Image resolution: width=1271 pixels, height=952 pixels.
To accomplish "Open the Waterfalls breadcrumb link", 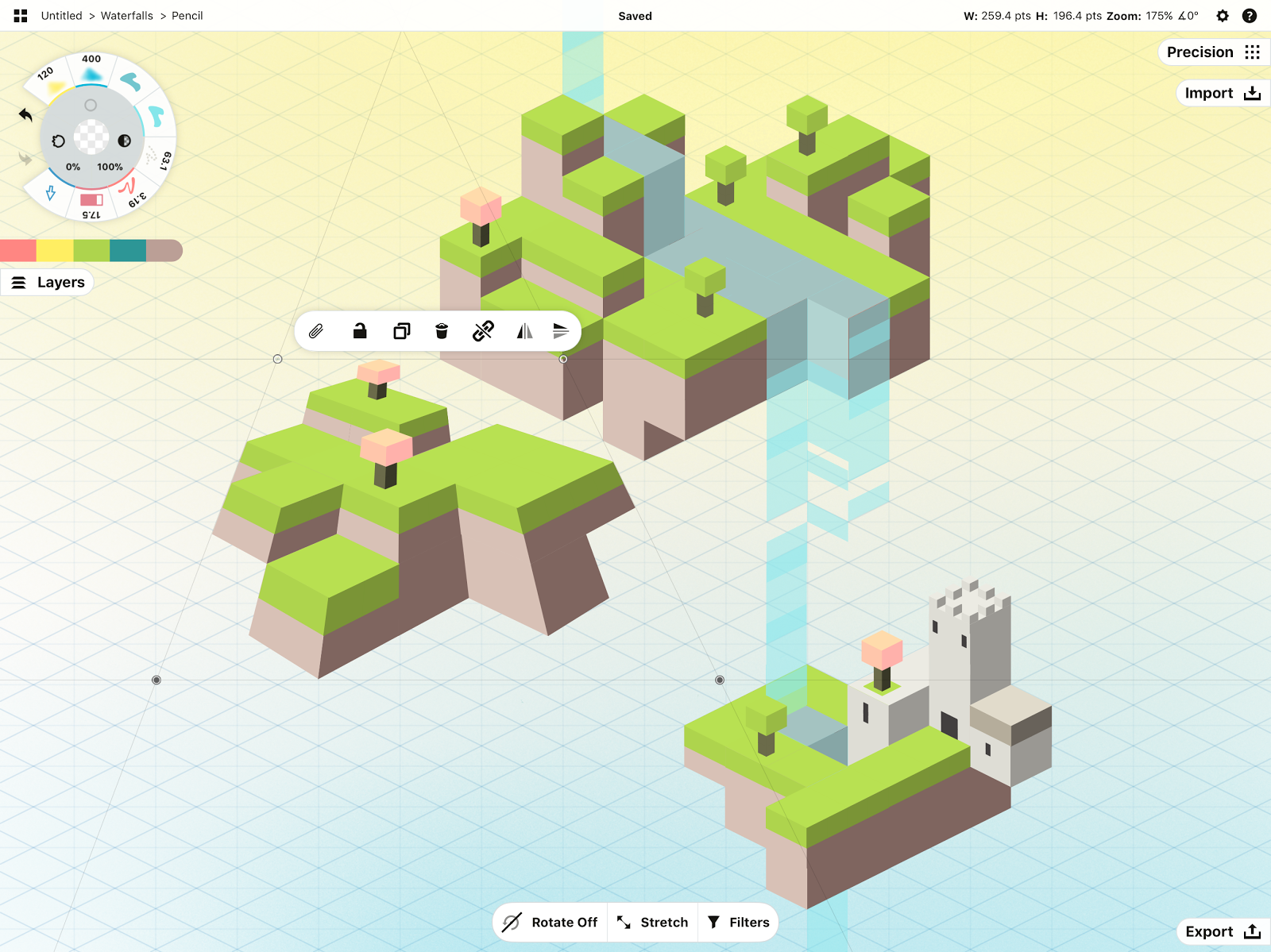I will [127, 16].
